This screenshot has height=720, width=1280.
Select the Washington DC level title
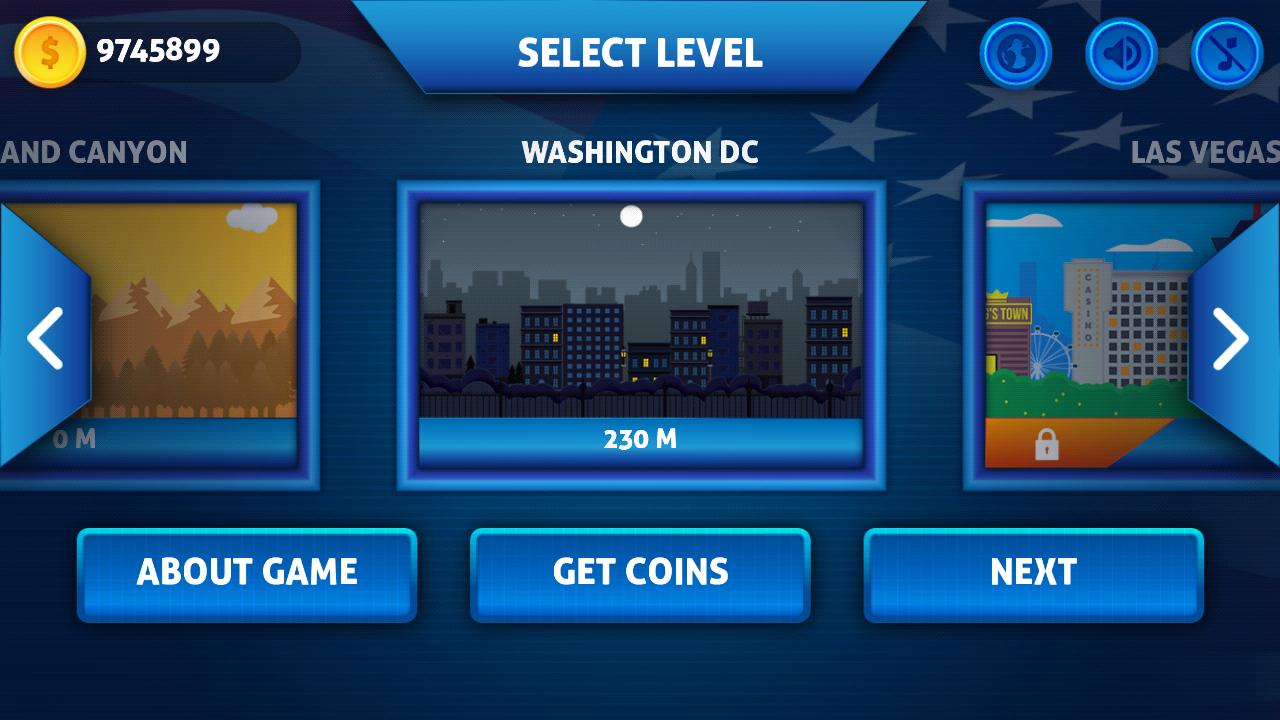pos(640,153)
